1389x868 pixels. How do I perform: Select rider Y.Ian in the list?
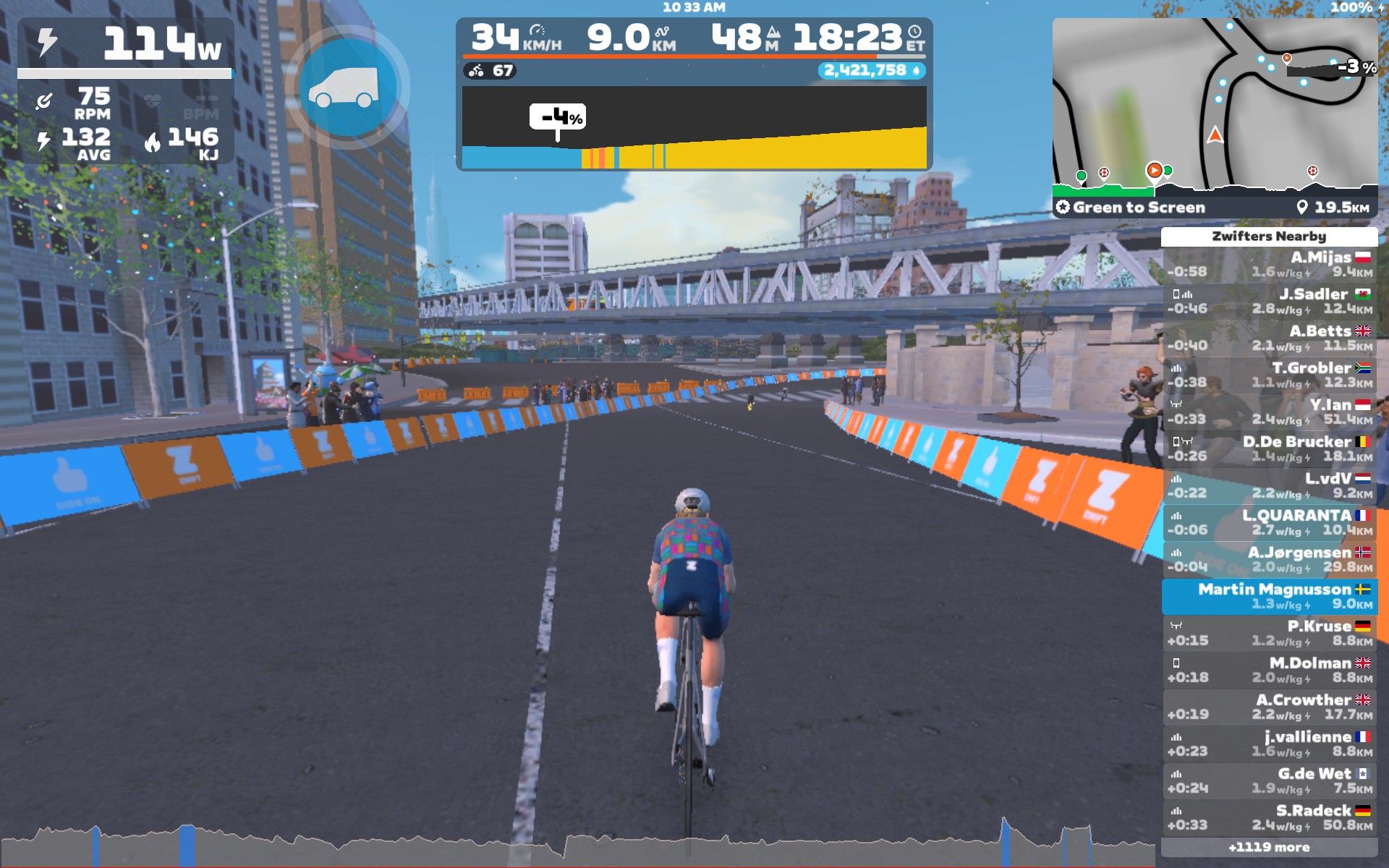(1269, 412)
